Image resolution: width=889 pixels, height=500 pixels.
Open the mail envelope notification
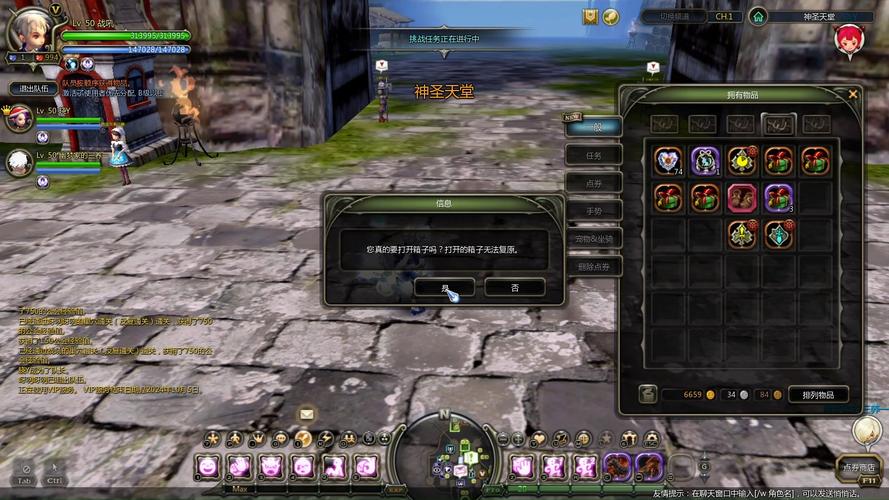[x=306, y=414]
